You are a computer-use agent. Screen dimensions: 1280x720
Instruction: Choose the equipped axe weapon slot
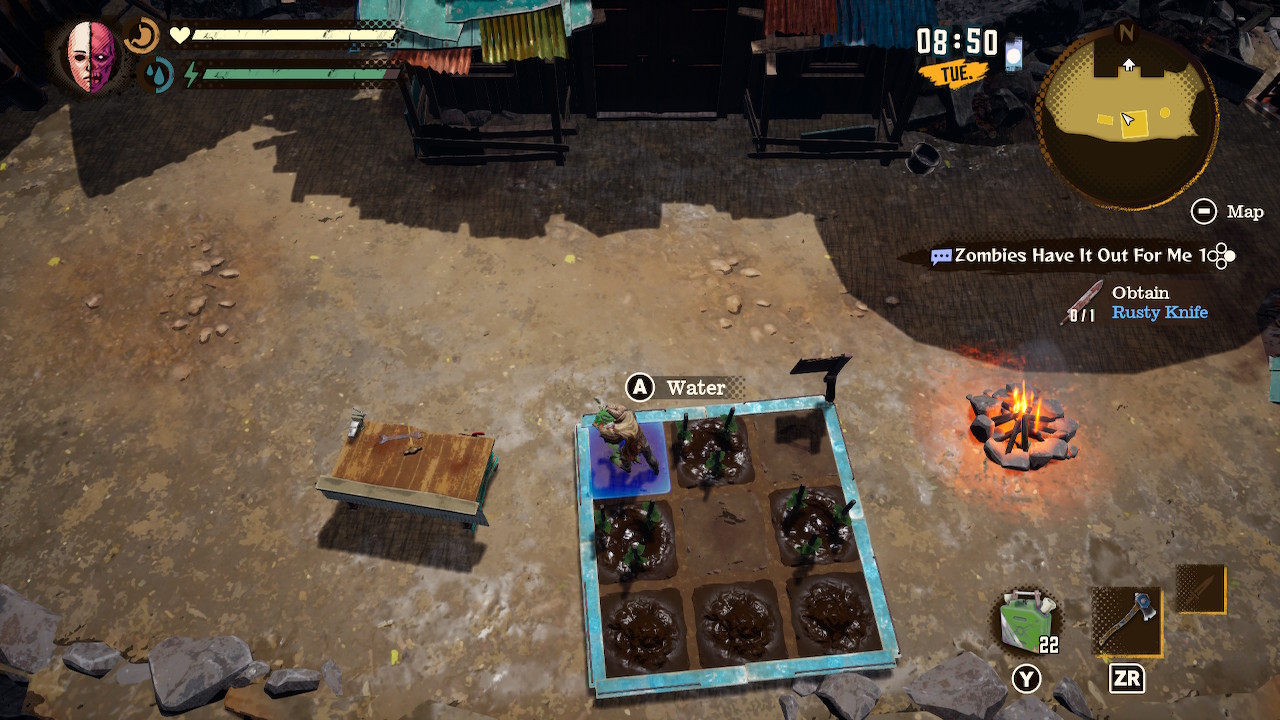coord(1126,621)
